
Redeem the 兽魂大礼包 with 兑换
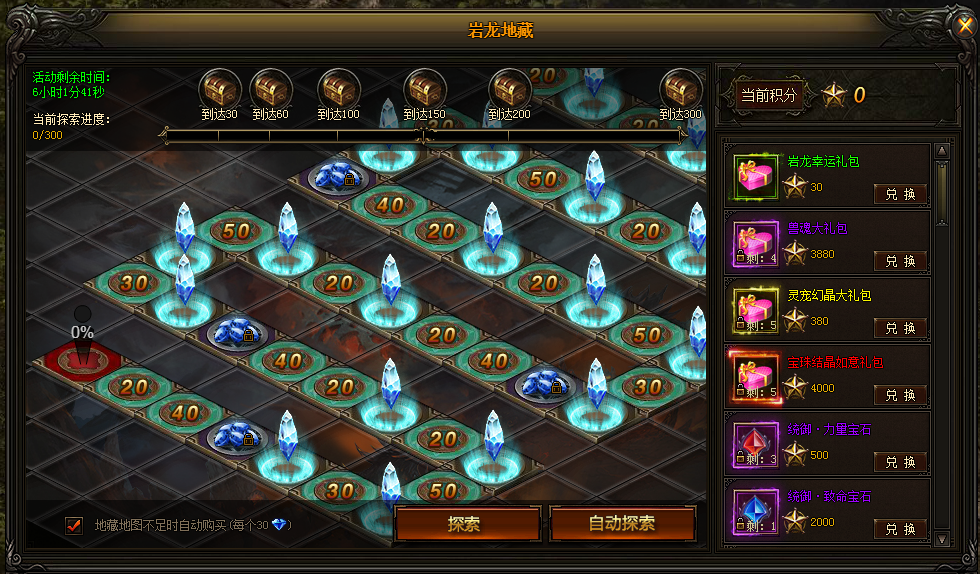tap(900, 261)
